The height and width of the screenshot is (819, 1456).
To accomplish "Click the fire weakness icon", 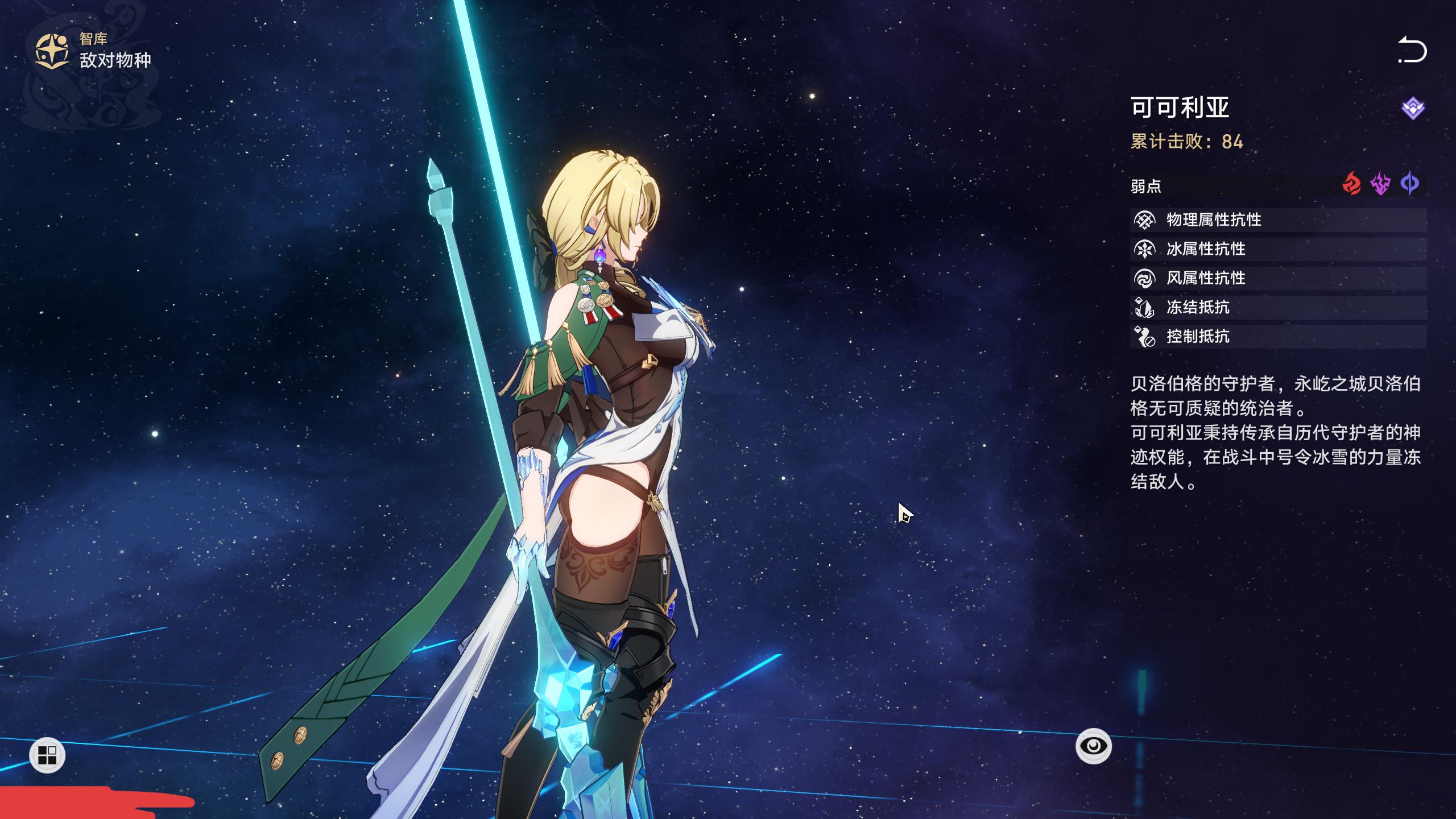I will coord(1351,184).
